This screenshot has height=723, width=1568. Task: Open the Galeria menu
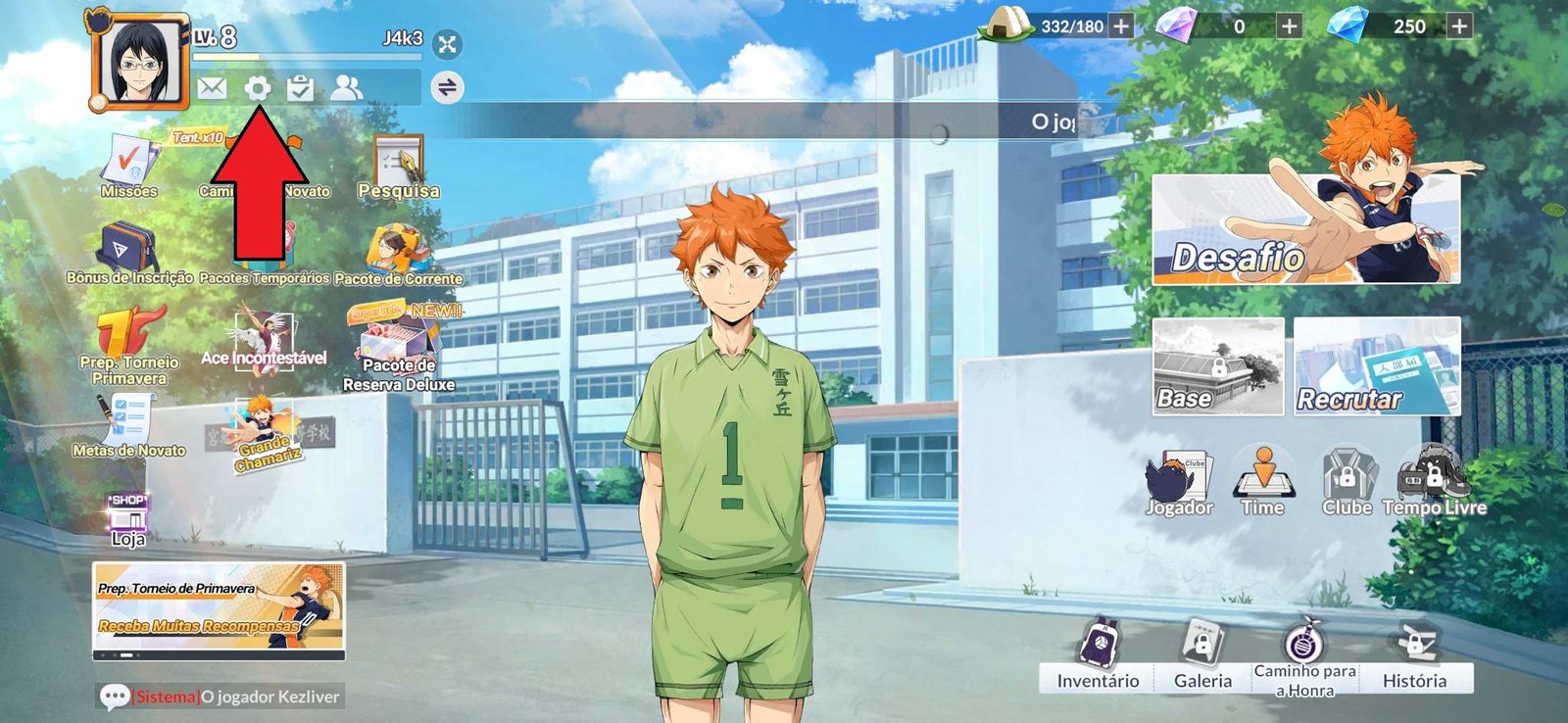coord(1202,656)
